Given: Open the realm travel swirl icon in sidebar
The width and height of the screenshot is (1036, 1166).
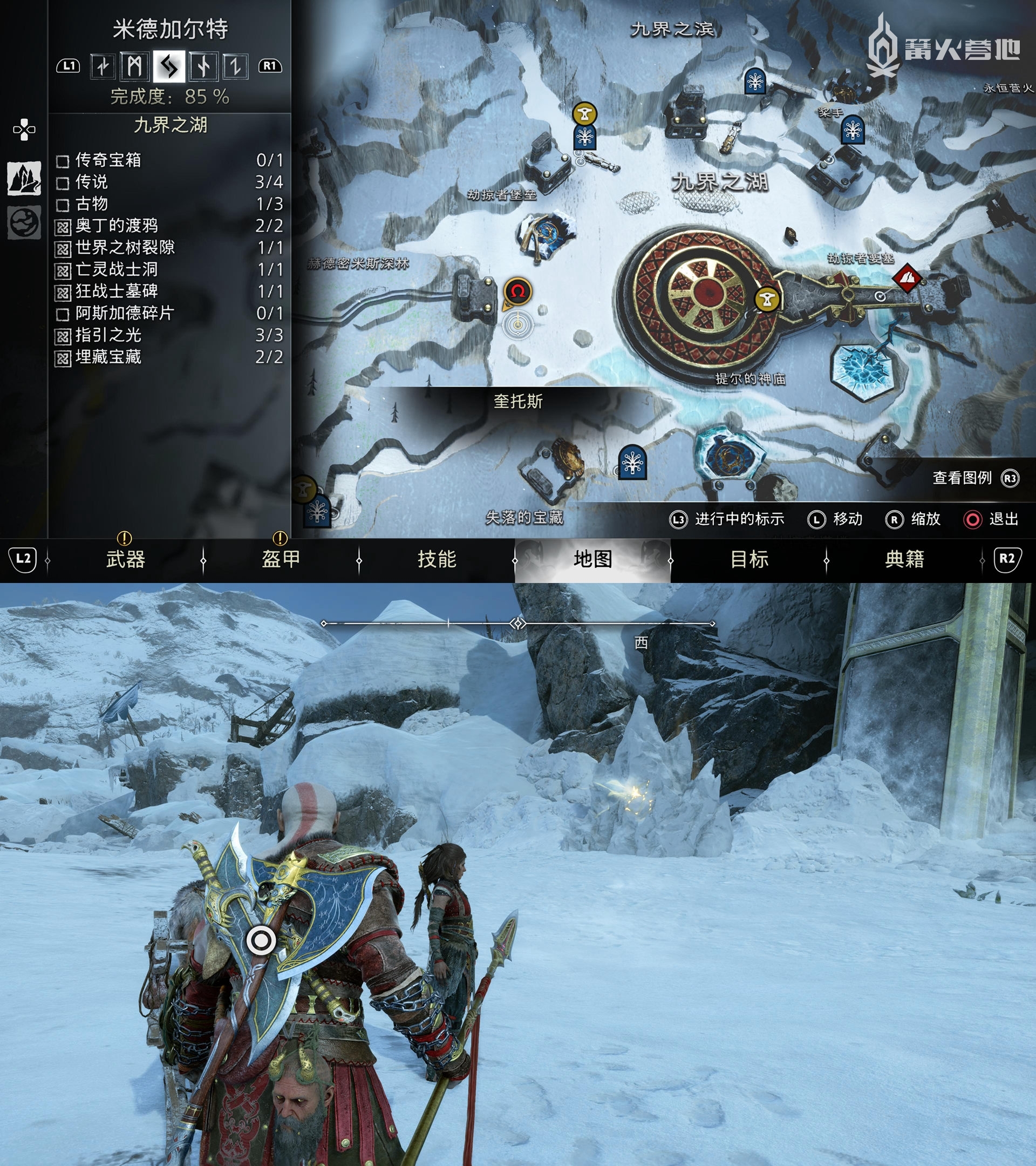Looking at the screenshot, I should (23, 222).
